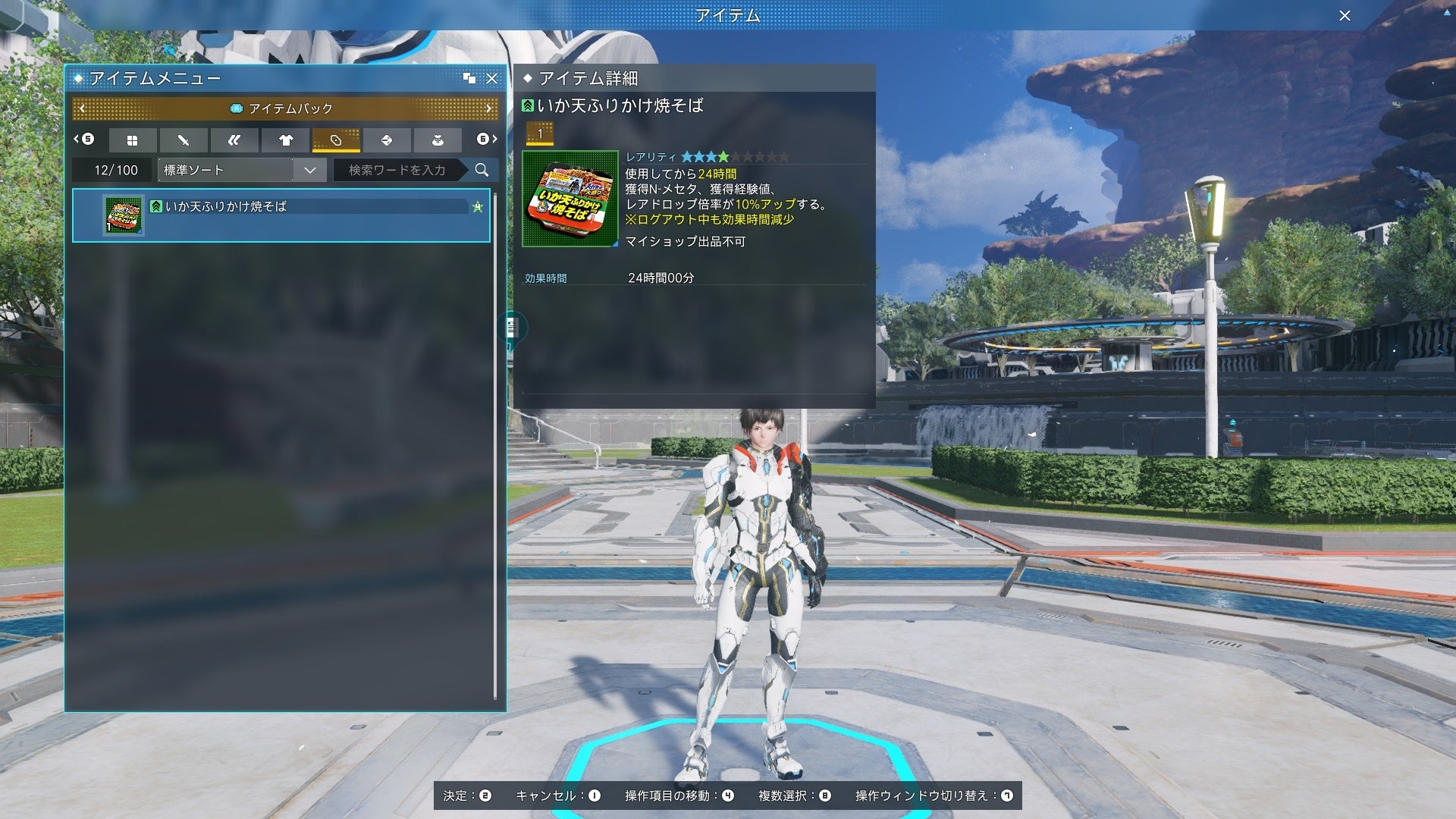Close the アイテム screen with top-right X
This screenshot has height=819, width=1456.
coord(1345,15)
